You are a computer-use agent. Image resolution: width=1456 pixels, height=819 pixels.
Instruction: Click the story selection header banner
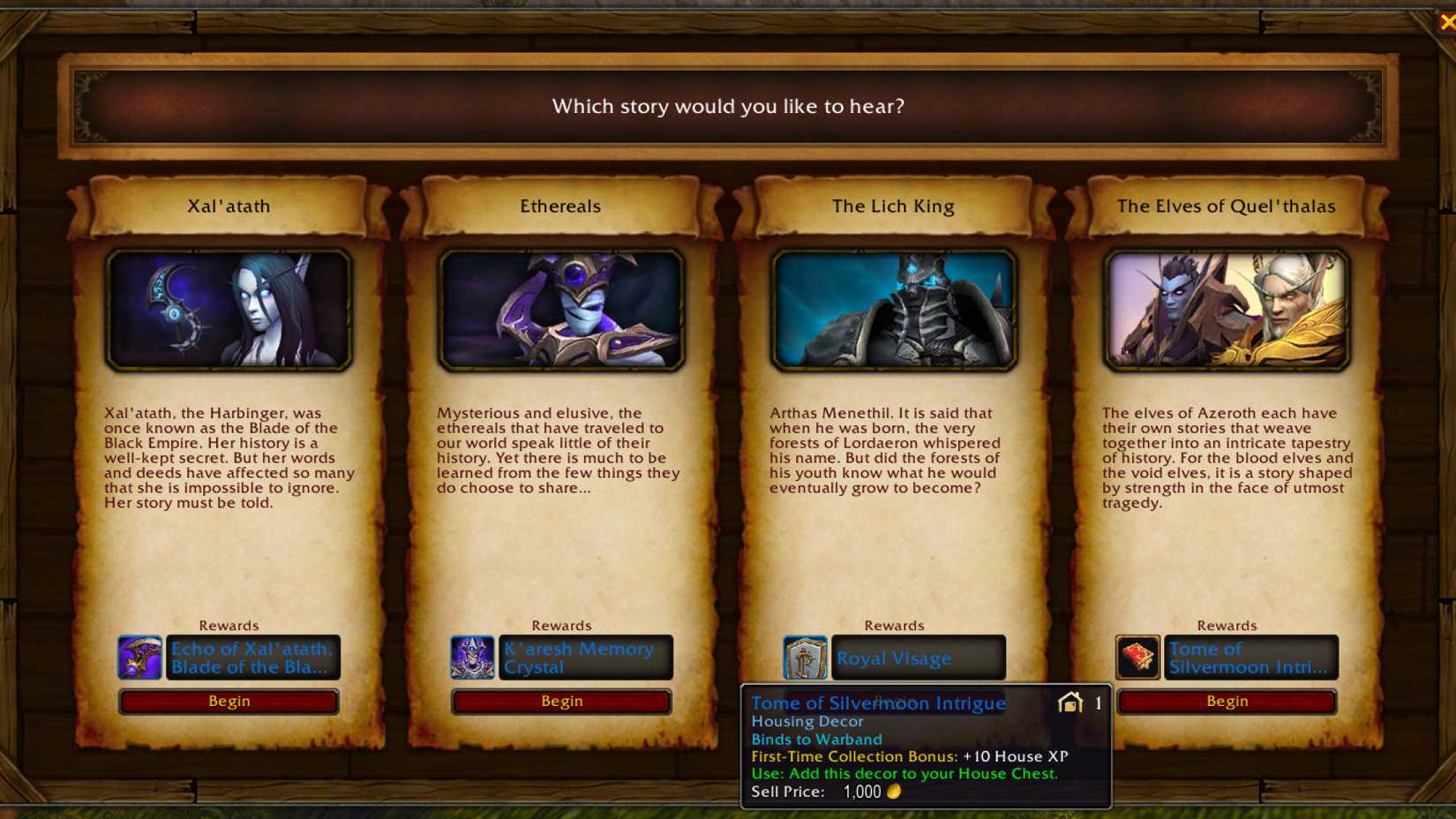[x=728, y=106]
